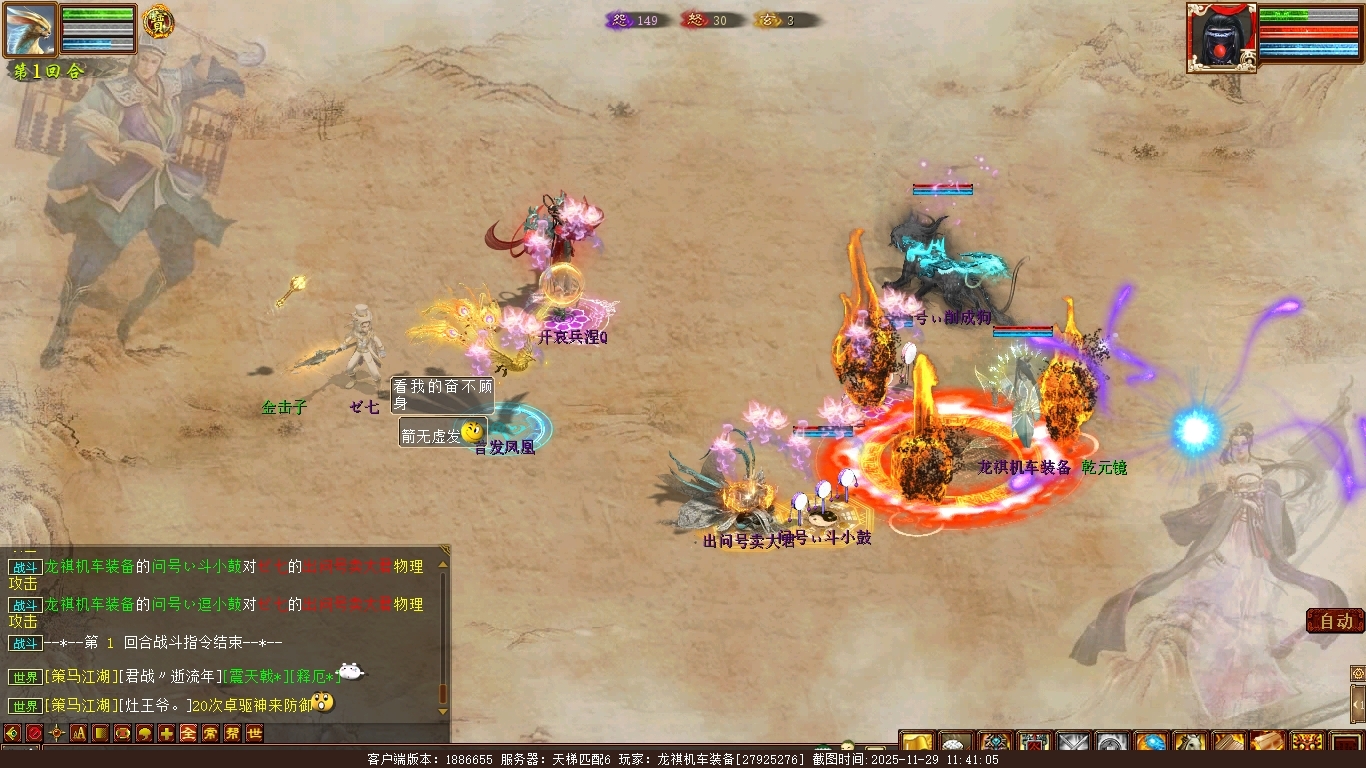The height and width of the screenshot is (768, 1366).
Task: Open the 索 chat filter button
Action: click(x=210, y=733)
